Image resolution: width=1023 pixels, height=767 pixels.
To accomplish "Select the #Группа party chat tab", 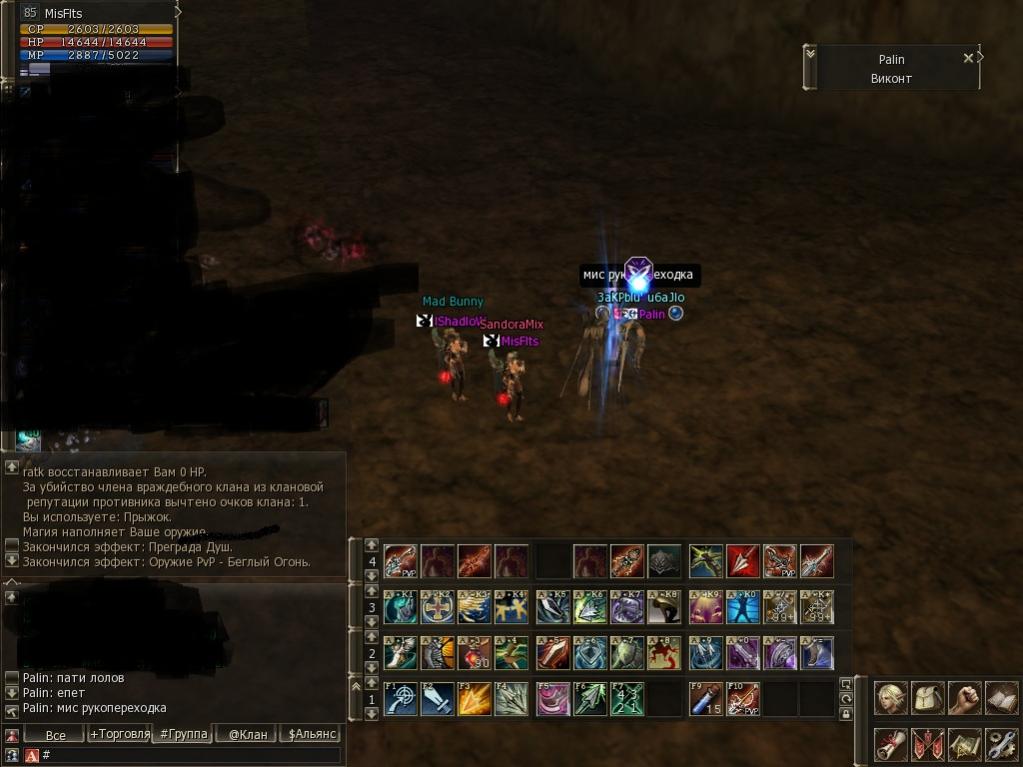I will click(x=183, y=735).
